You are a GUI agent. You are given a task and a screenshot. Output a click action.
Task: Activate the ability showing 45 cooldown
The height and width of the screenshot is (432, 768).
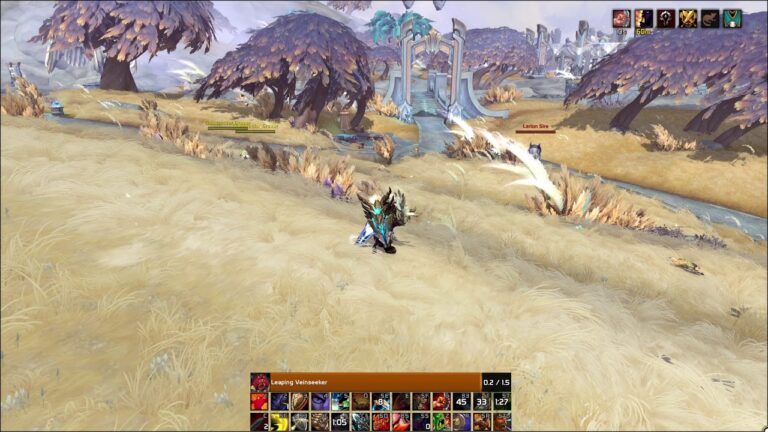point(461,401)
